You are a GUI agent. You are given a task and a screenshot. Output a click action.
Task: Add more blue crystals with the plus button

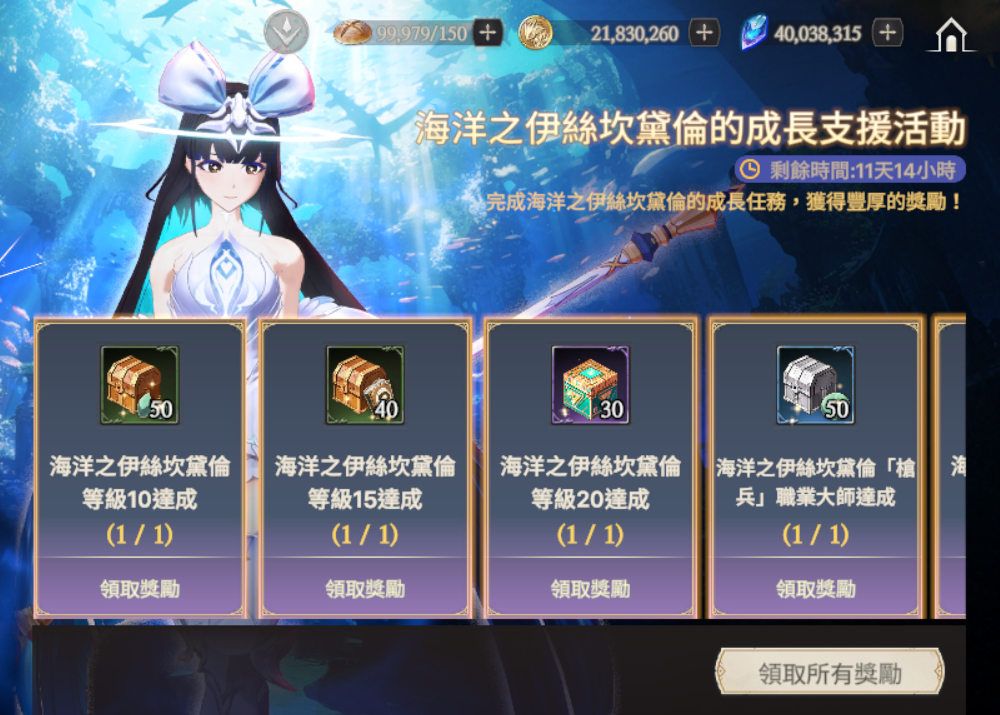coord(887,33)
